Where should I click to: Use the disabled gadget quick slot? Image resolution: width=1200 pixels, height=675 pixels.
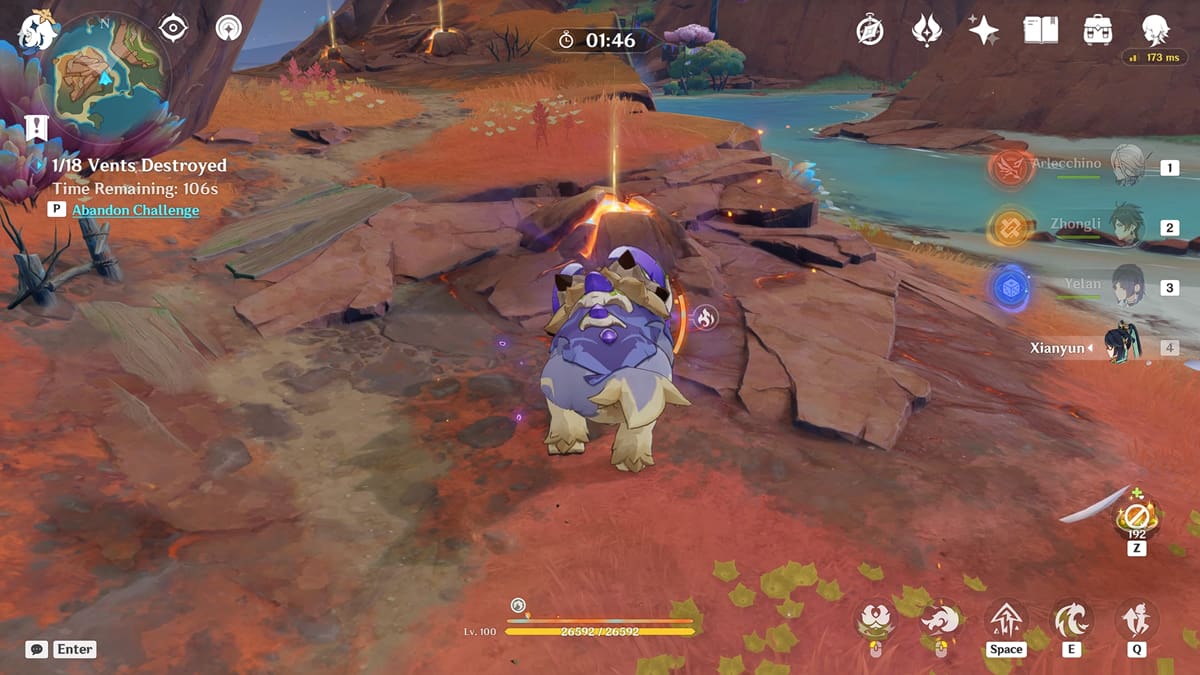click(1136, 517)
